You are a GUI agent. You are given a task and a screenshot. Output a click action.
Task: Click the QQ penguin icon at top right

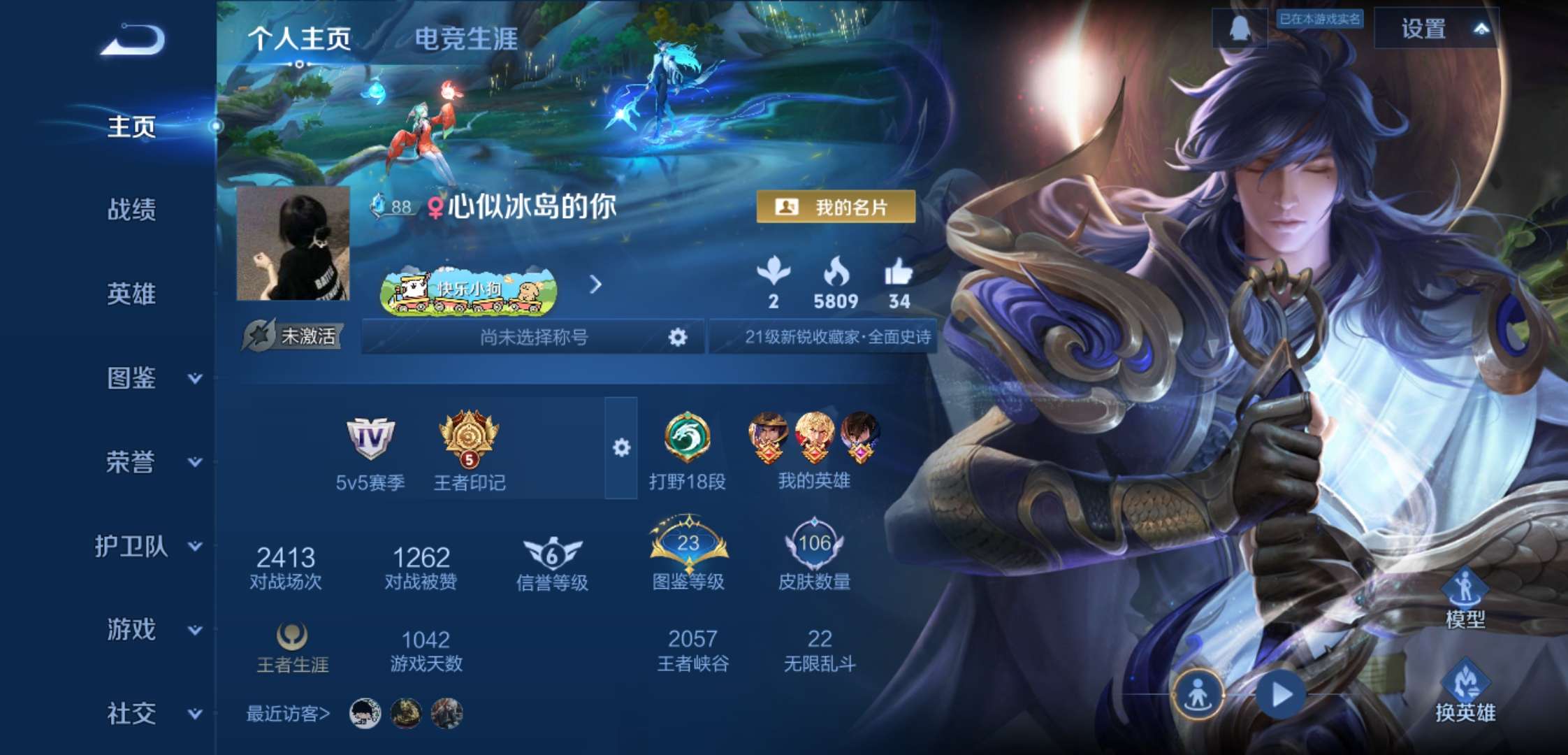click(x=1240, y=29)
